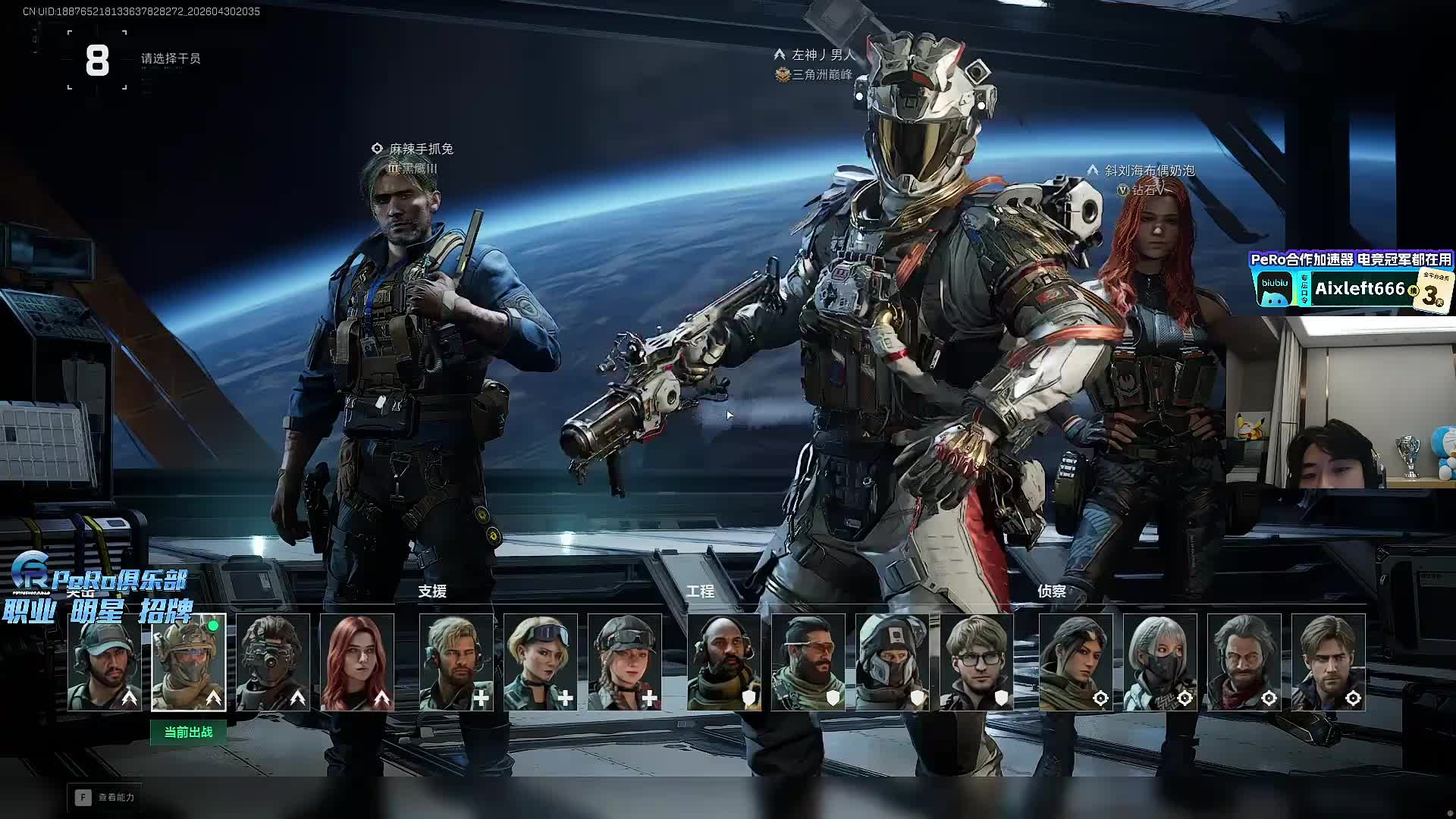Screen dimensions: 1456x819
Task: Select the blonde woman with goggles on head
Action: coord(541,662)
